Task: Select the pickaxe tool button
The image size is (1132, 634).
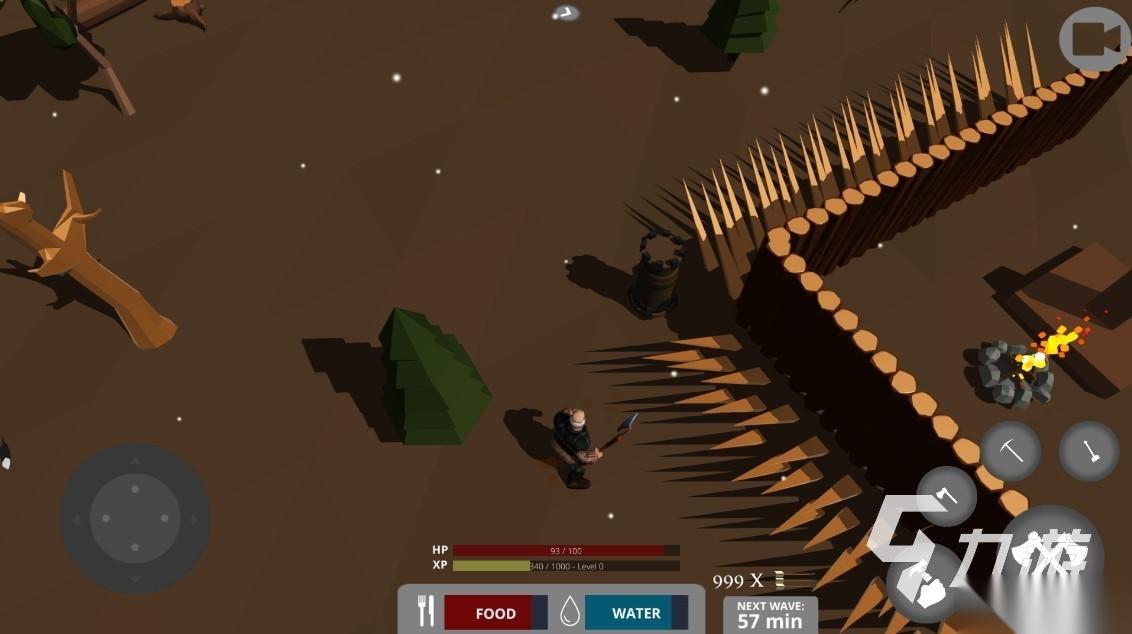Action: point(1011,451)
